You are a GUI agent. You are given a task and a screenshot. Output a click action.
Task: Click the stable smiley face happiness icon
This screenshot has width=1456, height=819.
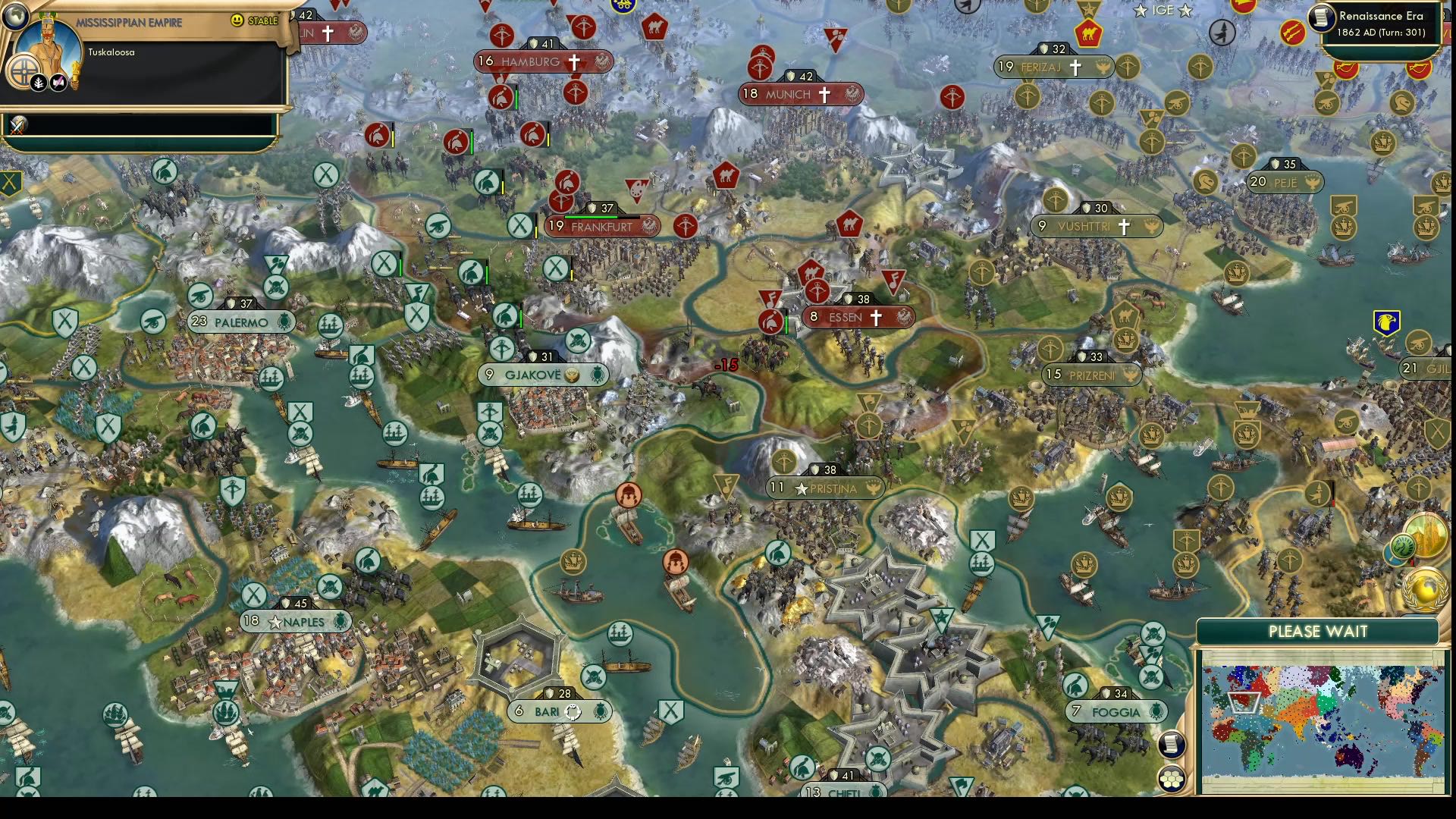coord(237,20)
